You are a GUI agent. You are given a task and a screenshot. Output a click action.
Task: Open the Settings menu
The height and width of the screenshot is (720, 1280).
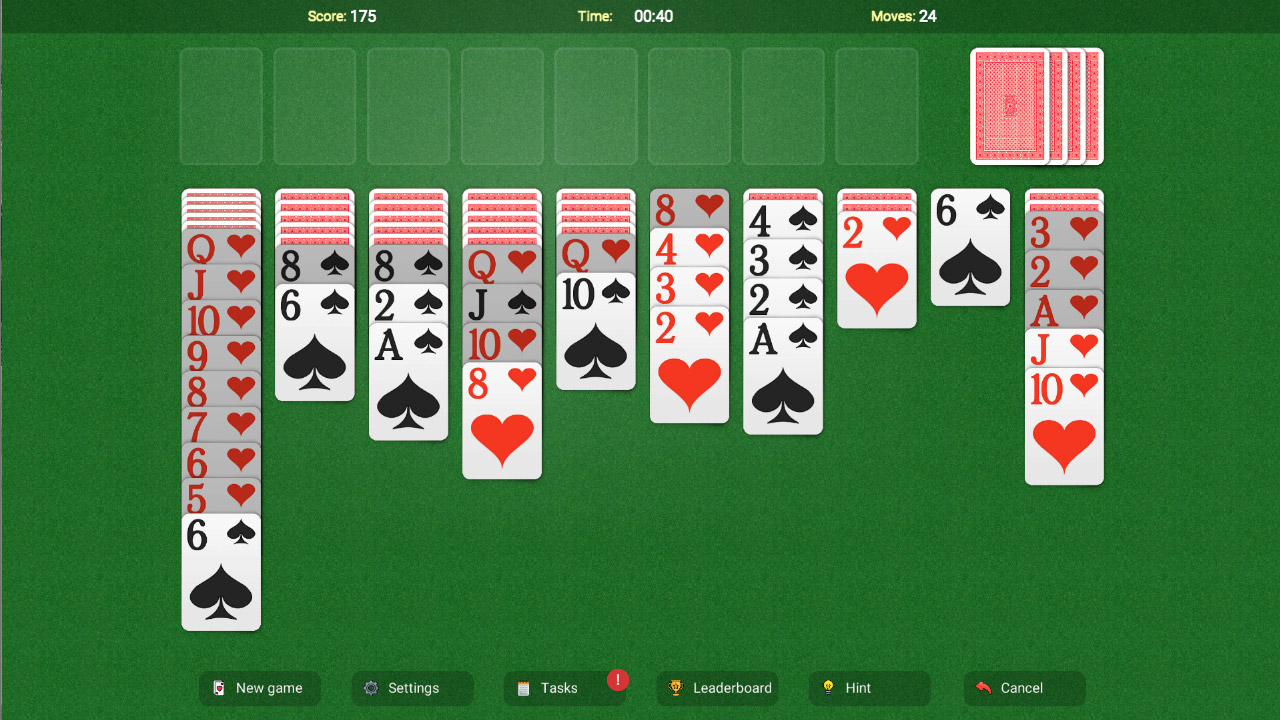pos(412,688)
